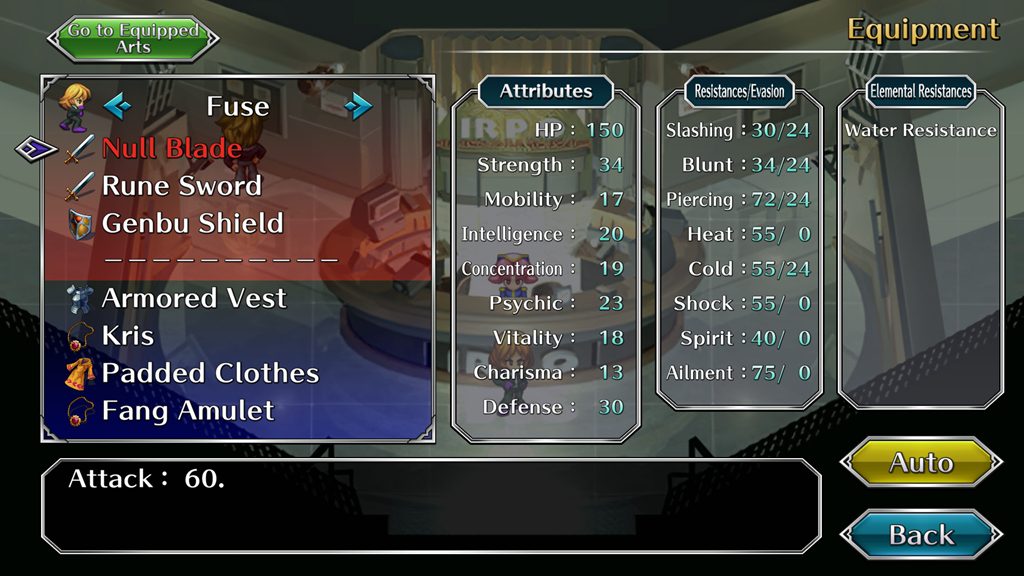Screen dimensions: 1024x576
Task: Switch to the previous character with left arrow
Action: (117, 105)
